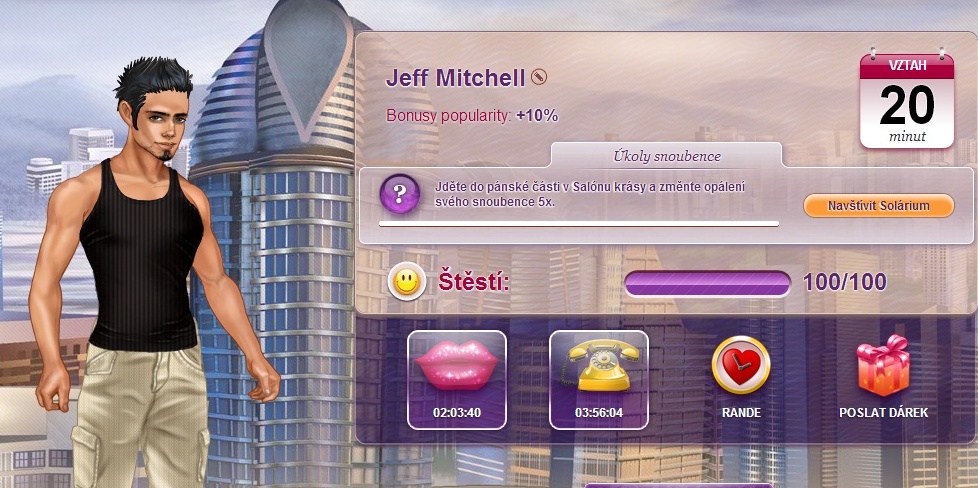The height and width of the screenshot is (488, 978).
Task: Click the smiley happiness icon
Action: tap(406, 282)
